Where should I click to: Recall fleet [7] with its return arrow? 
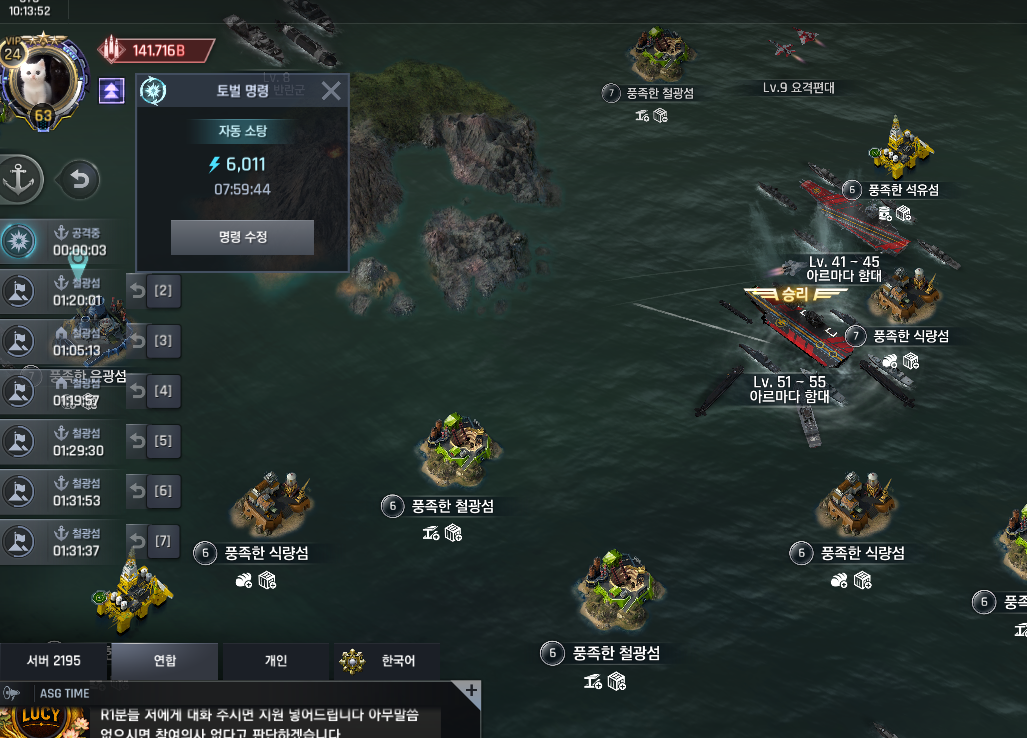tap(139, 541)
